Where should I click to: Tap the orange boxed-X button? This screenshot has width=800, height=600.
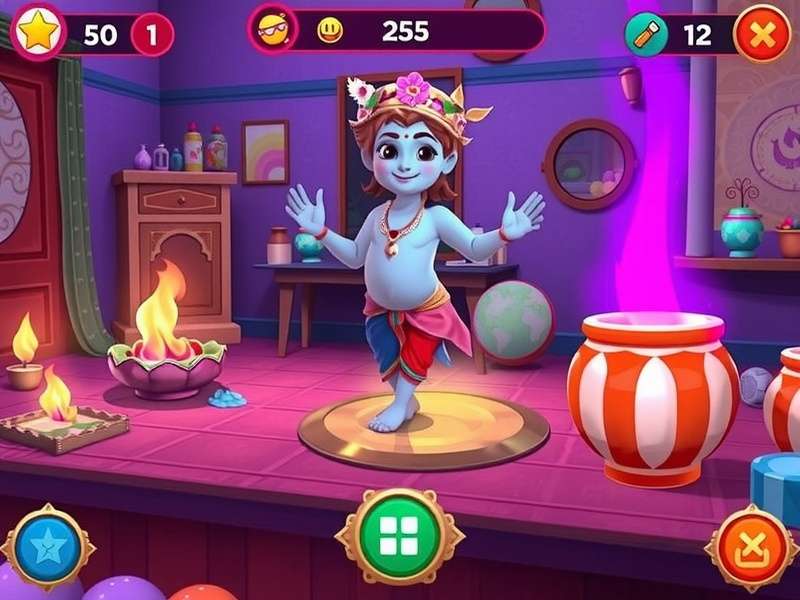pyautogui.click(x=751, y=547)
